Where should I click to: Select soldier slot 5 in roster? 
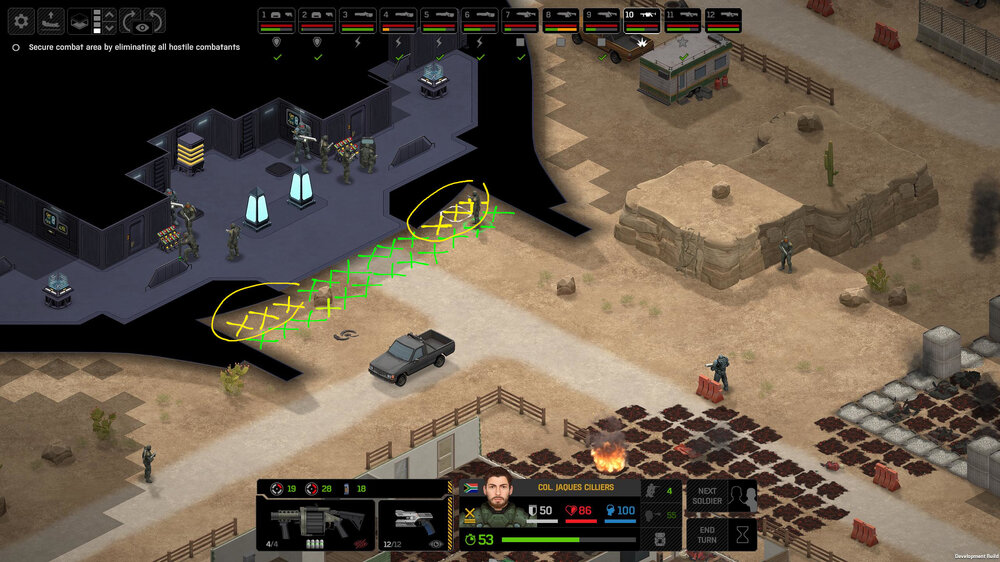438,19
